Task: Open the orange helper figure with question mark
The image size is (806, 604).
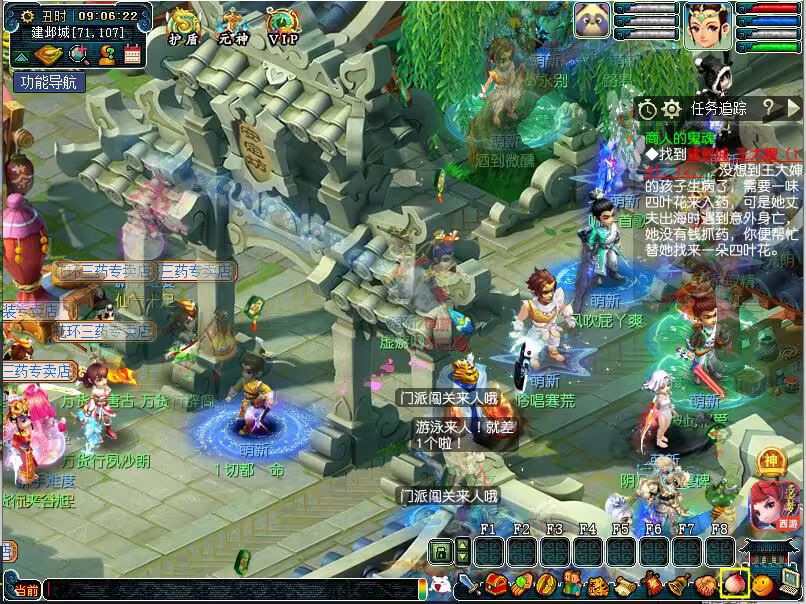Action: tap(106, 55)
